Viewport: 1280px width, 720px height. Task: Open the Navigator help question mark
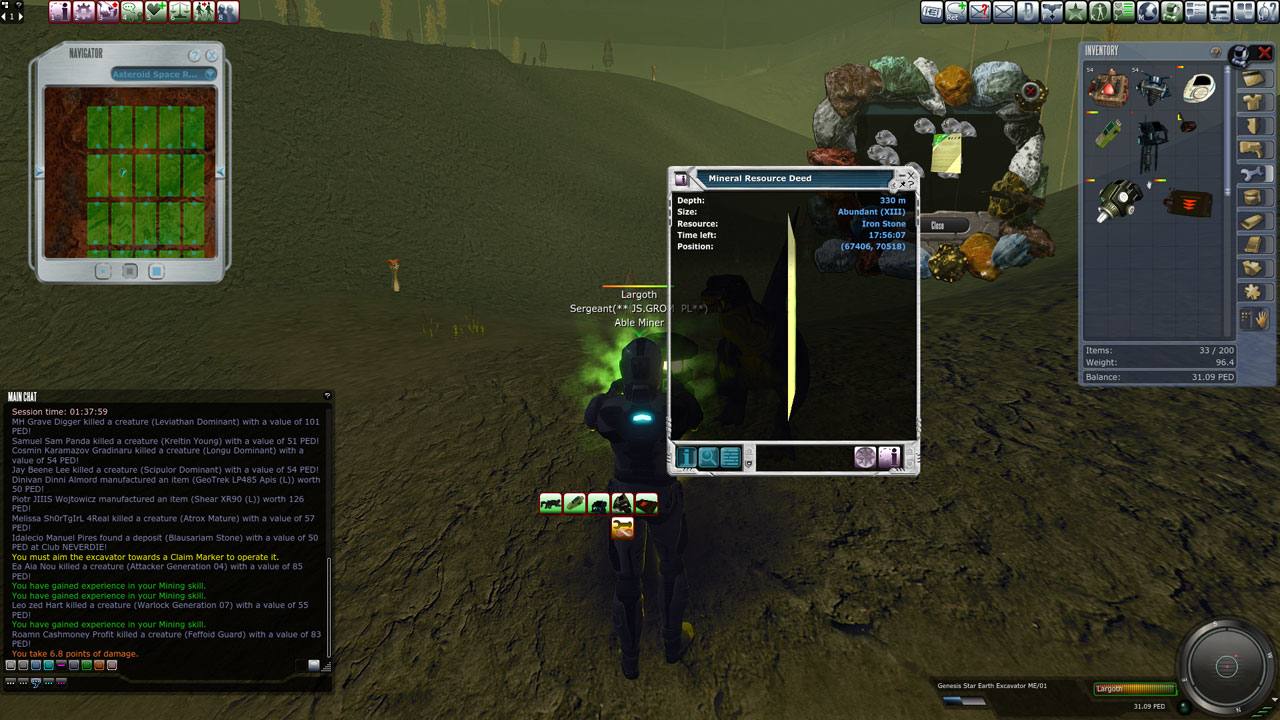[x=195, y=56]
